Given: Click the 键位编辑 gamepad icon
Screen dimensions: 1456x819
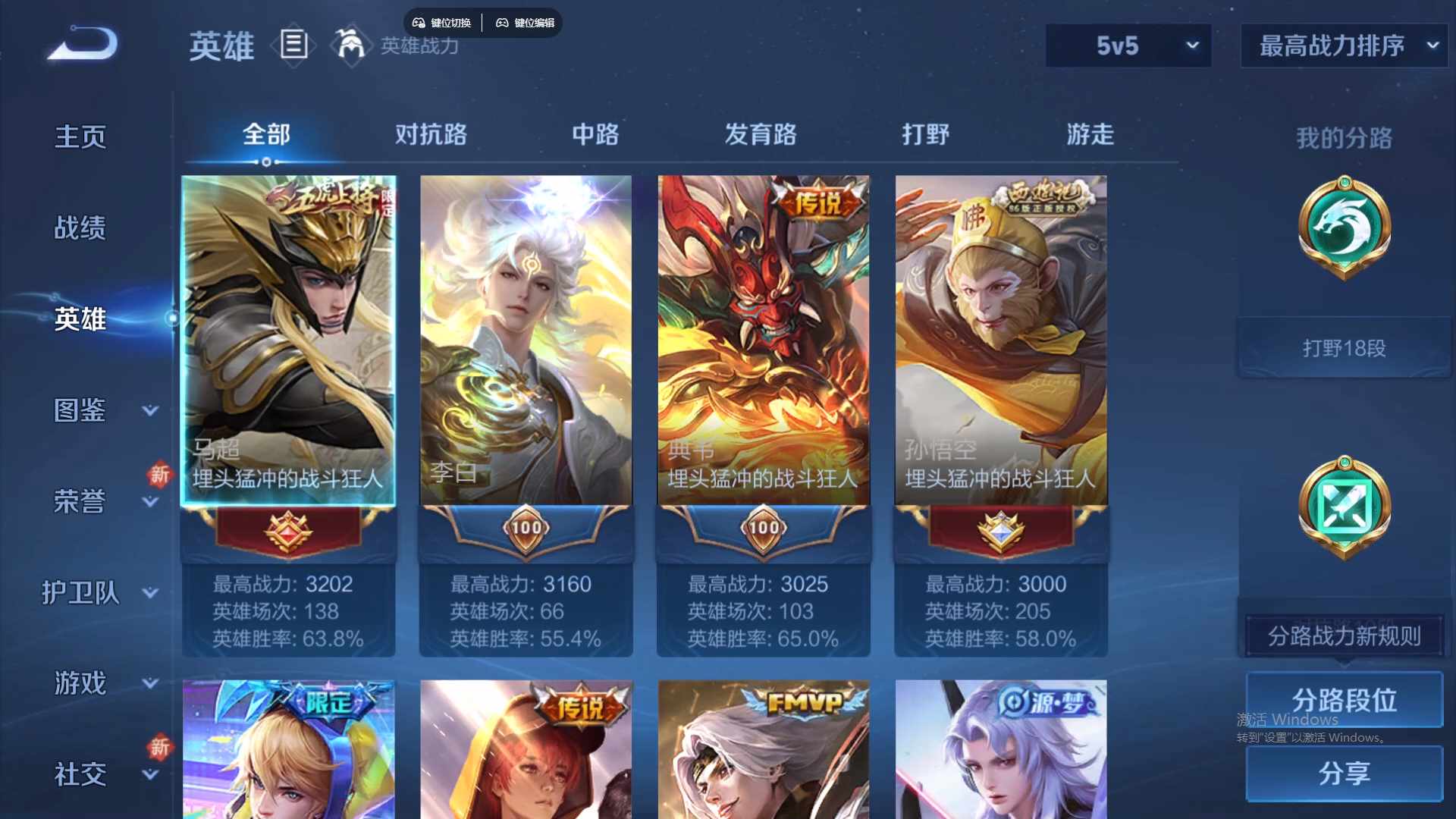Looking at the screenshot, I should point(503,23).
